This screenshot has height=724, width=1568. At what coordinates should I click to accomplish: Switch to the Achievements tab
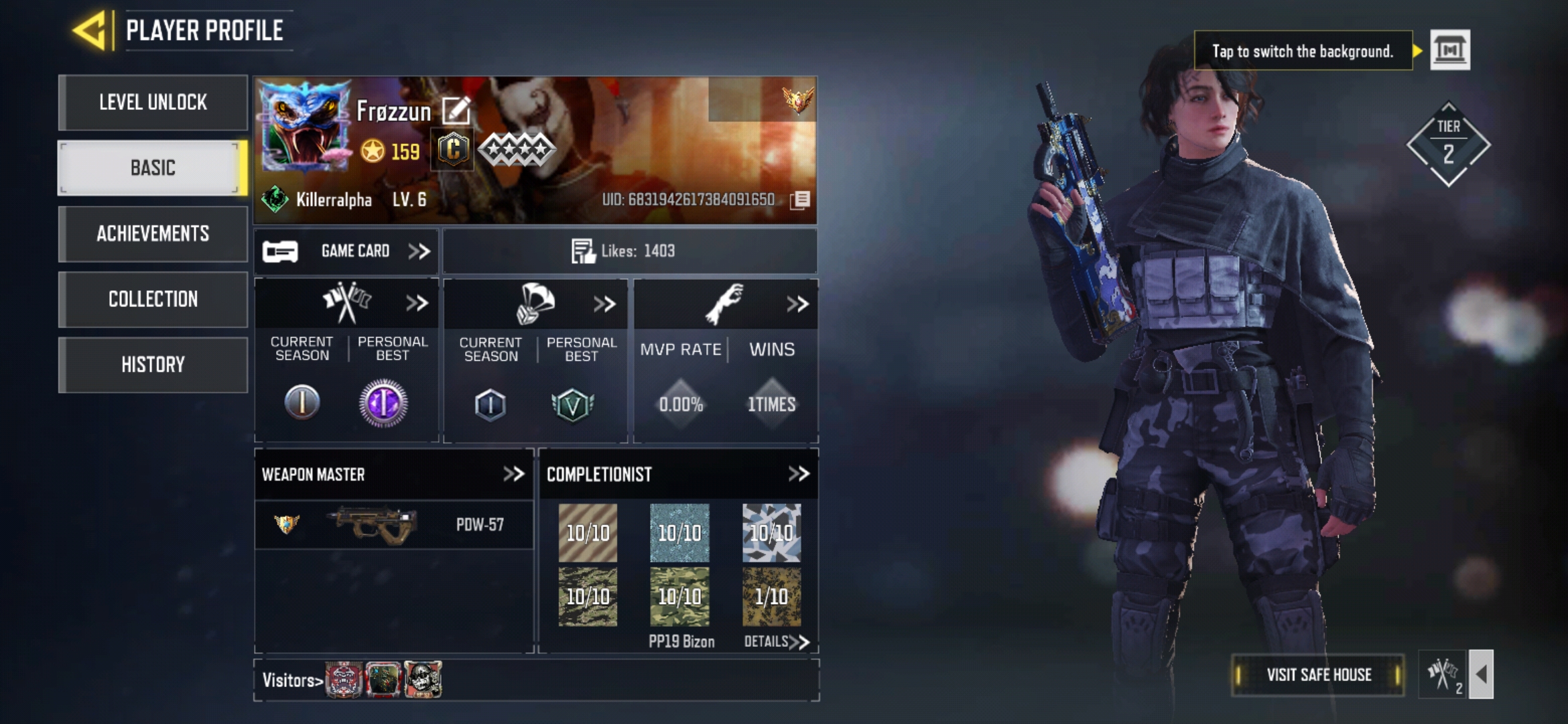click(153, 233)
